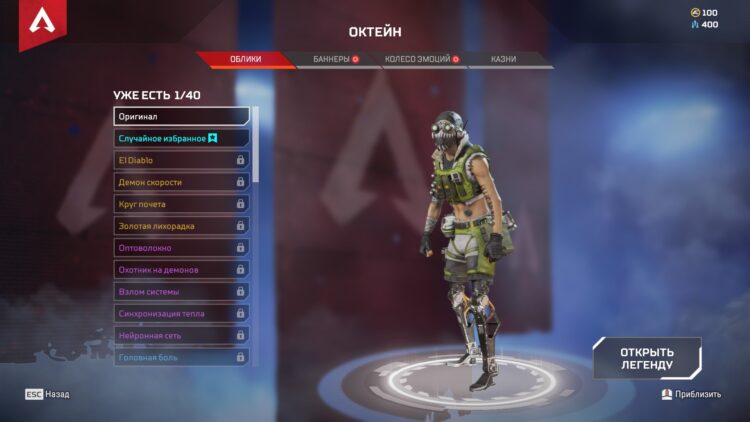Pick the Головная боль skin
750x422 pixels.
coord(181,356)
